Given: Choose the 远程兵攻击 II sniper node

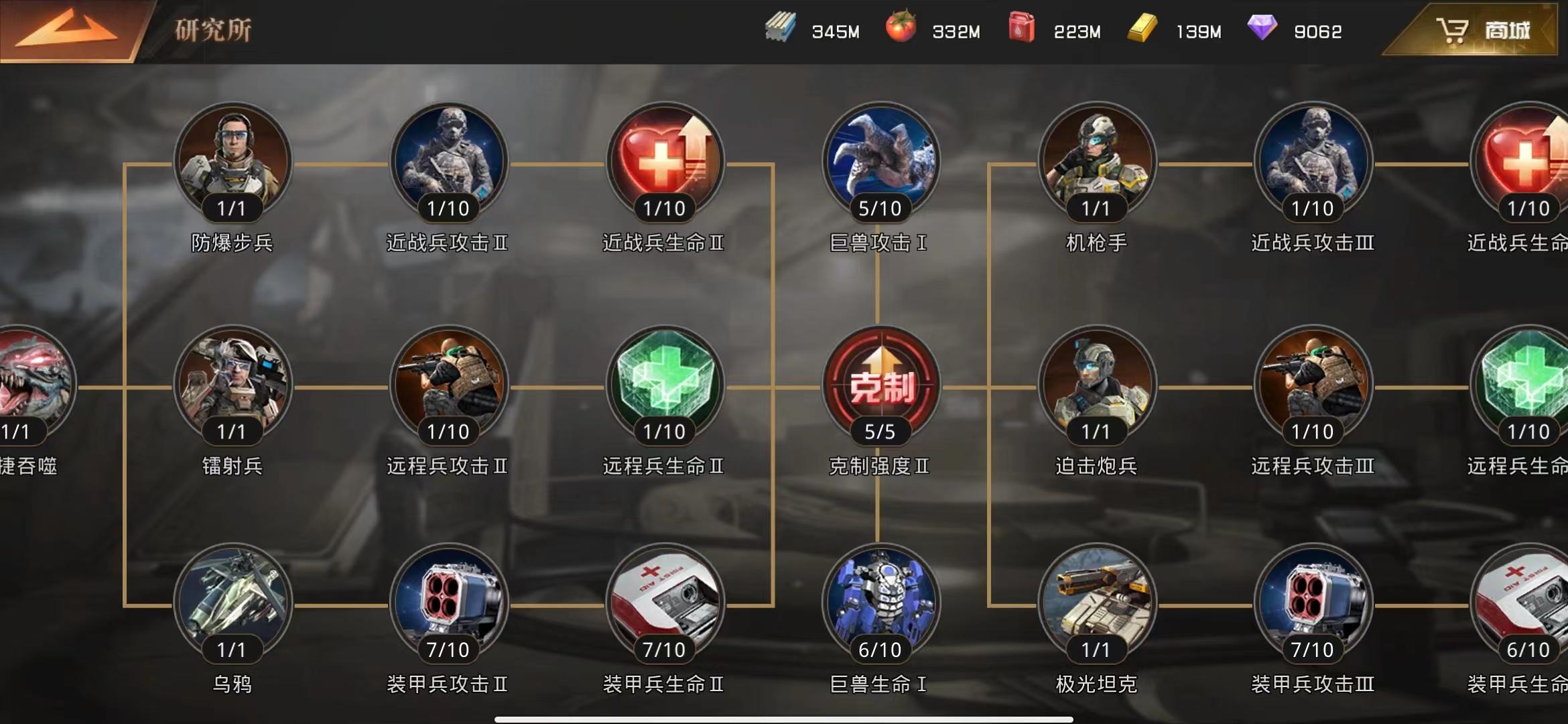Looking at the screenshot, I should [448, 385].
